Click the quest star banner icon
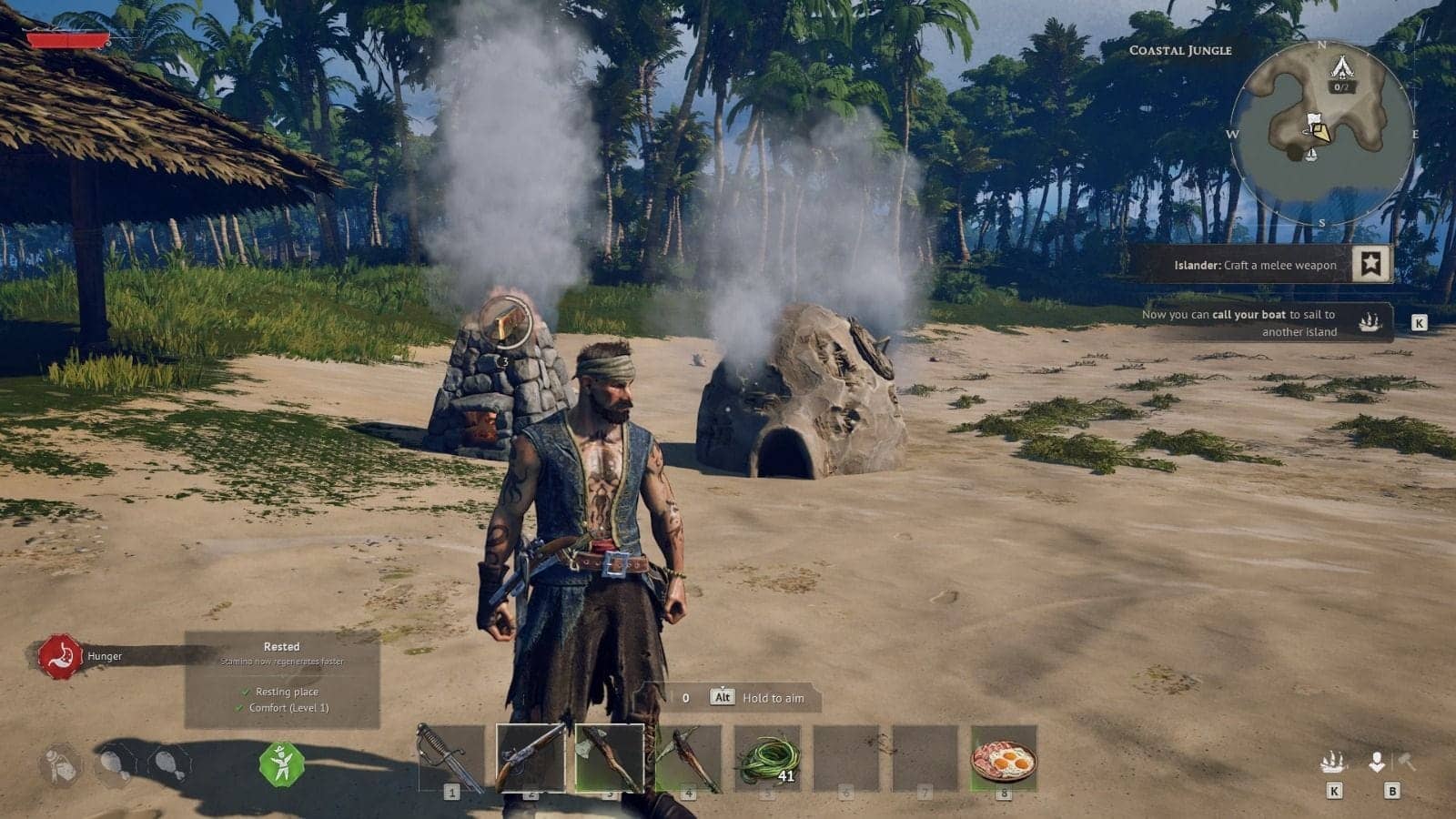This screenshot has height=819, width=1456. point(1370,264)
